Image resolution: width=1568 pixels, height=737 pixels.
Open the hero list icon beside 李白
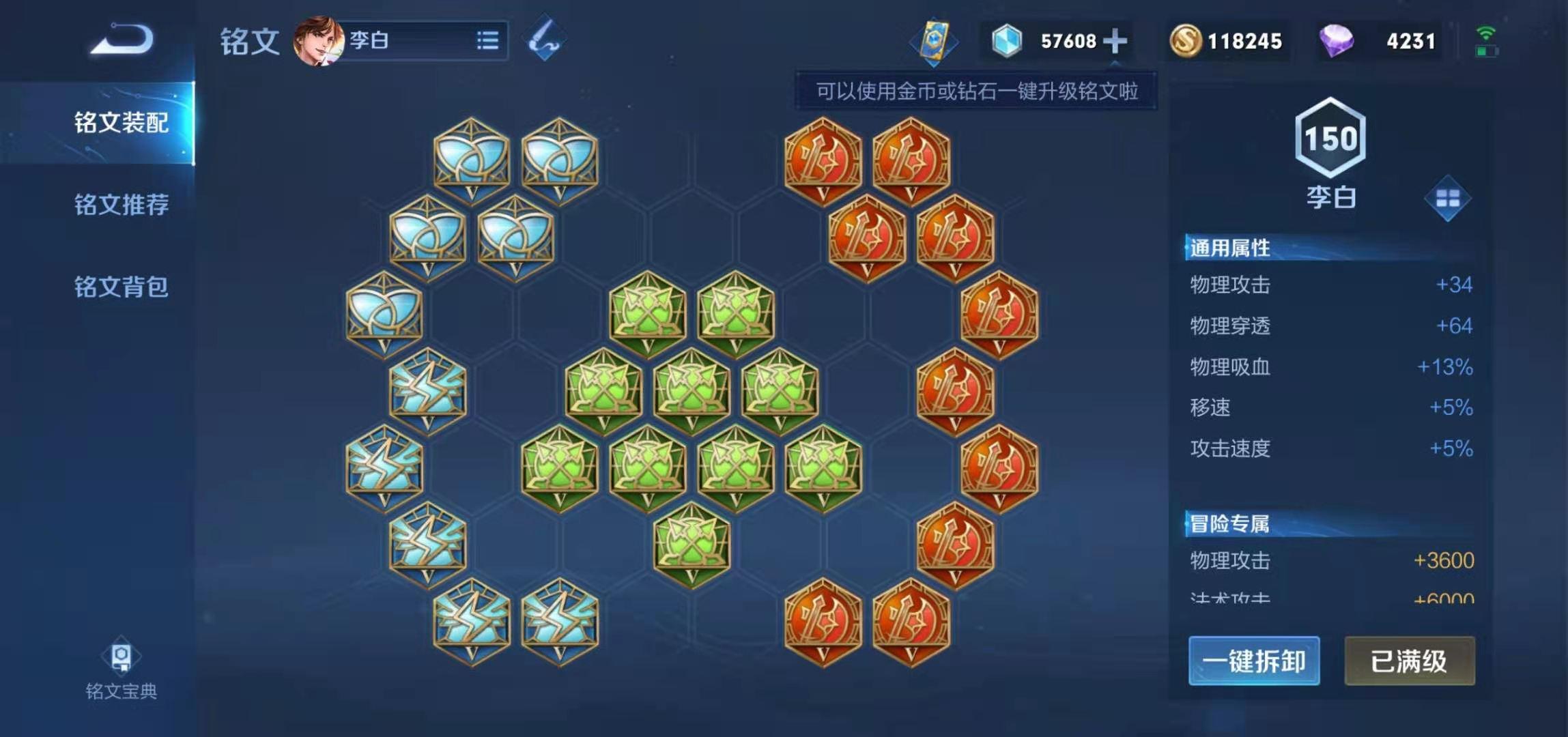coord(489,42)
